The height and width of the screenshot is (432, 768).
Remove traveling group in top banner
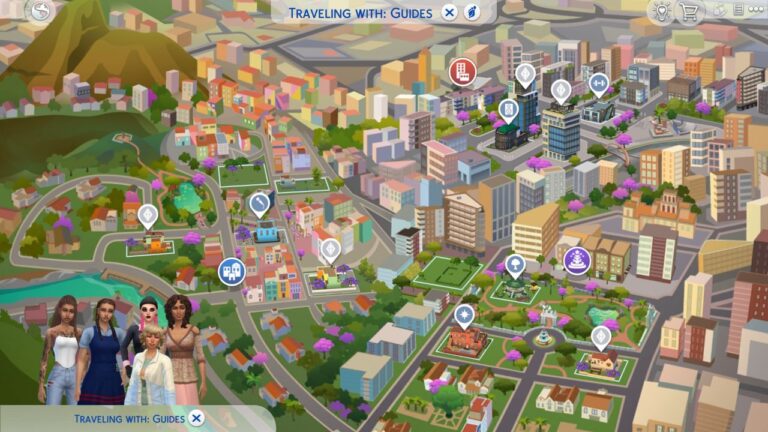coord(450,12)
